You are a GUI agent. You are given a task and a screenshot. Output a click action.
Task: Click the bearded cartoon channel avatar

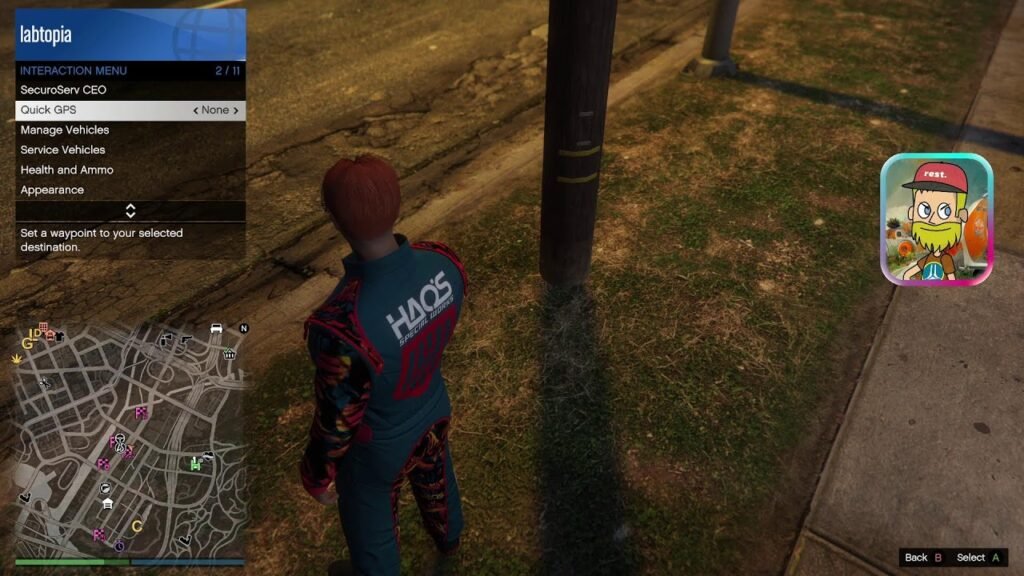[x=936, y=219]
